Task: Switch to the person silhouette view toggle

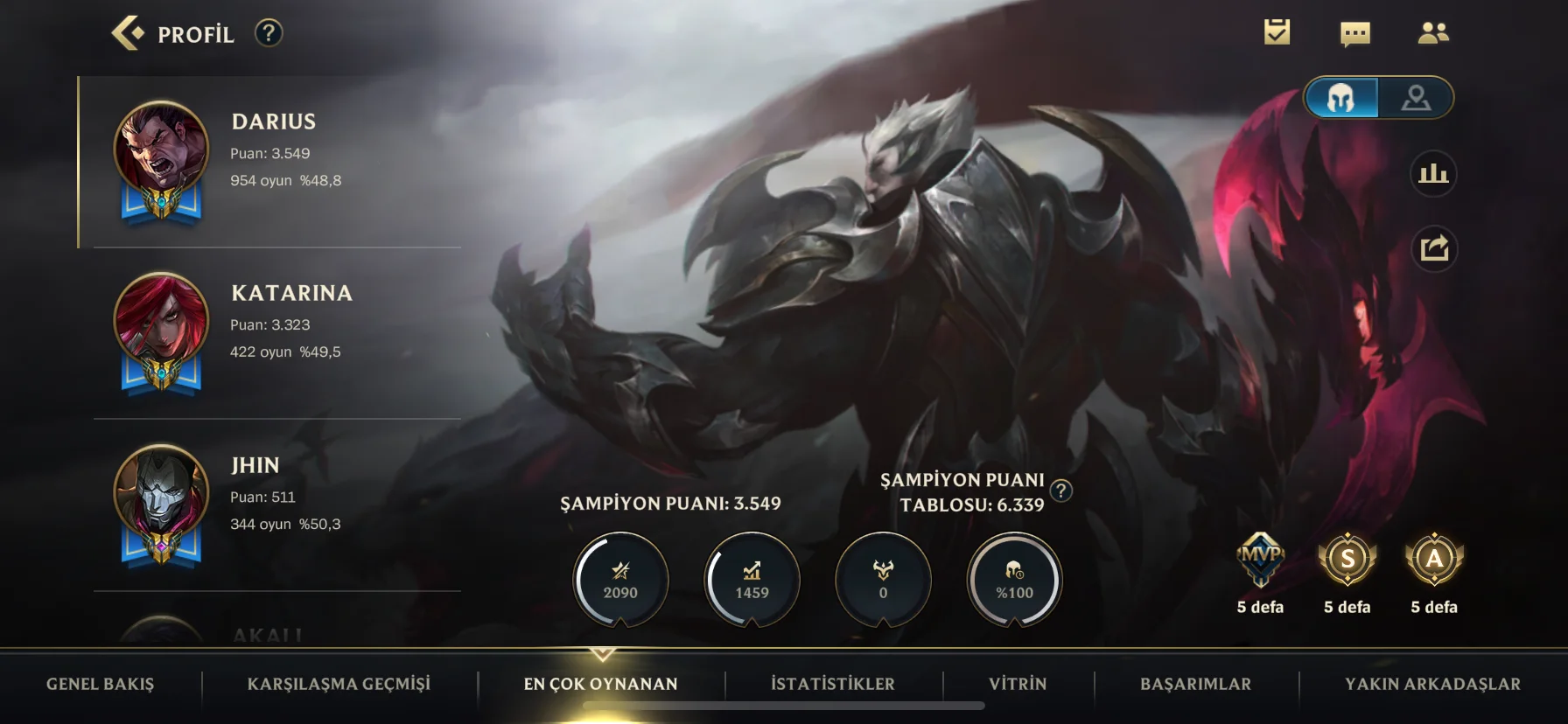Action: [1416, 98]
